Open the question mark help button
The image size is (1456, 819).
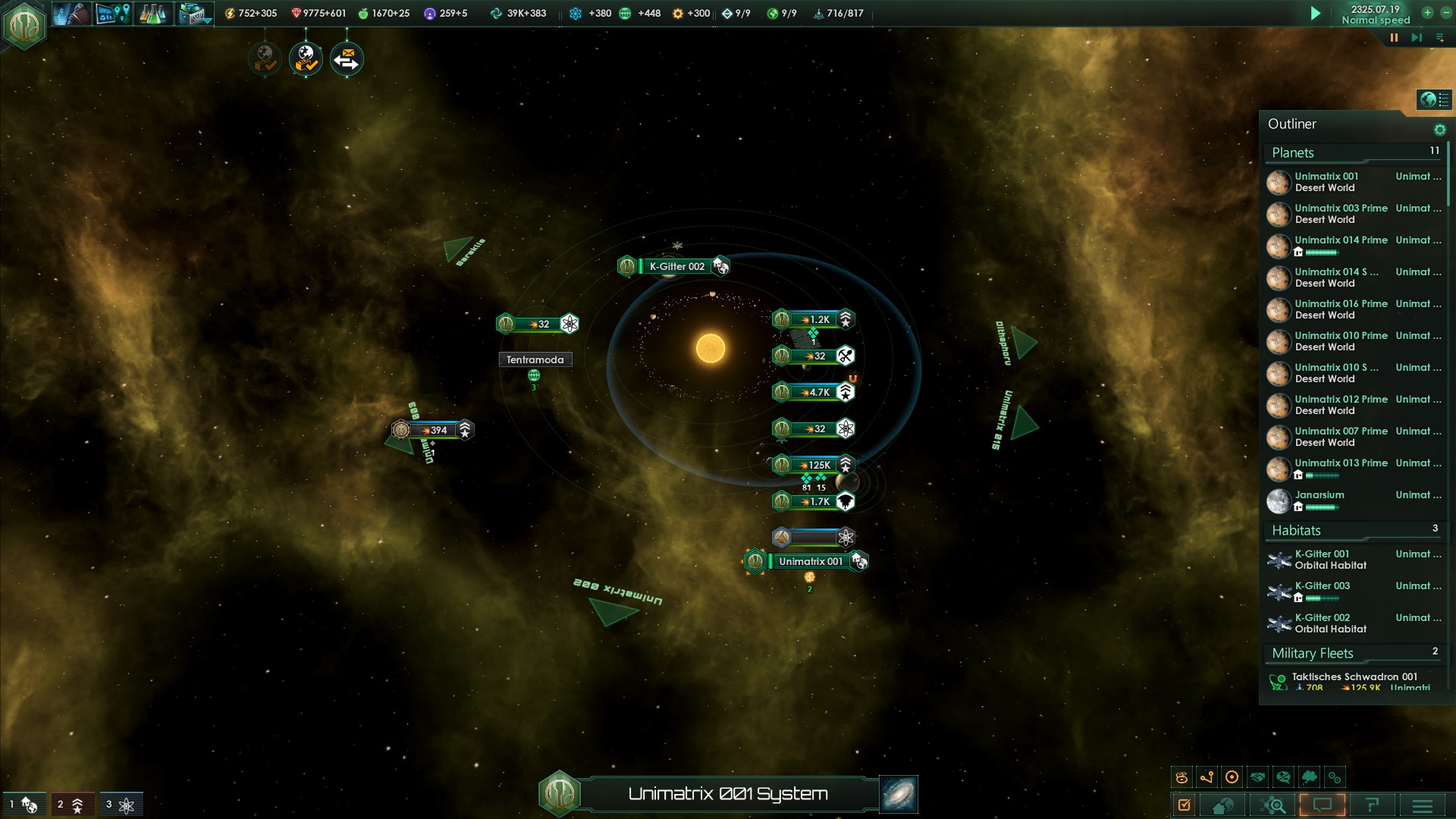click(1372, 805)
